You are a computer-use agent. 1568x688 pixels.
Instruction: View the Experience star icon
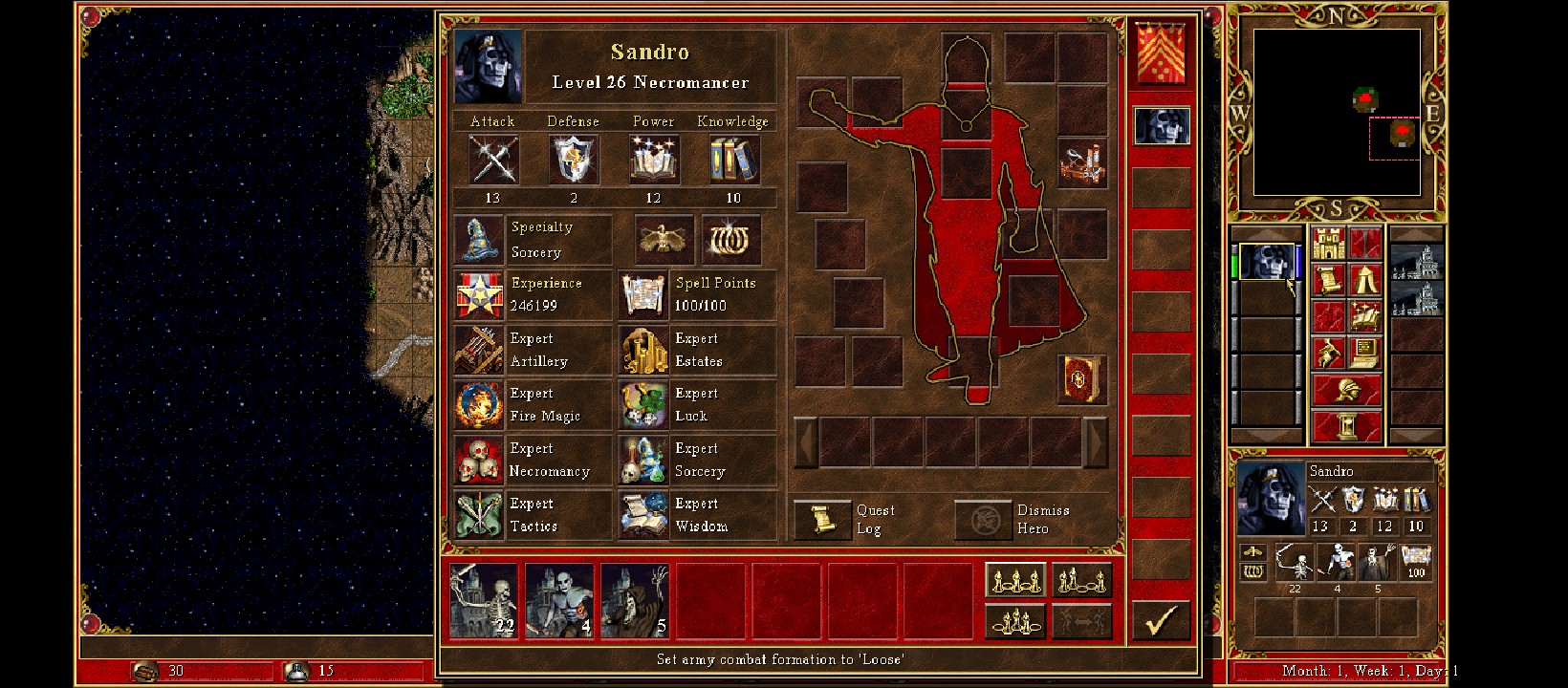pyautogui.click(x=479, y=294)
